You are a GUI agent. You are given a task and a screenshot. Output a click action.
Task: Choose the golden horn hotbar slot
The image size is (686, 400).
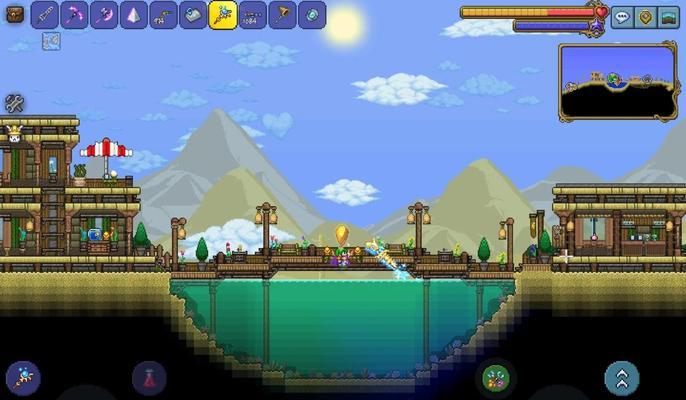tap(283, 15)
